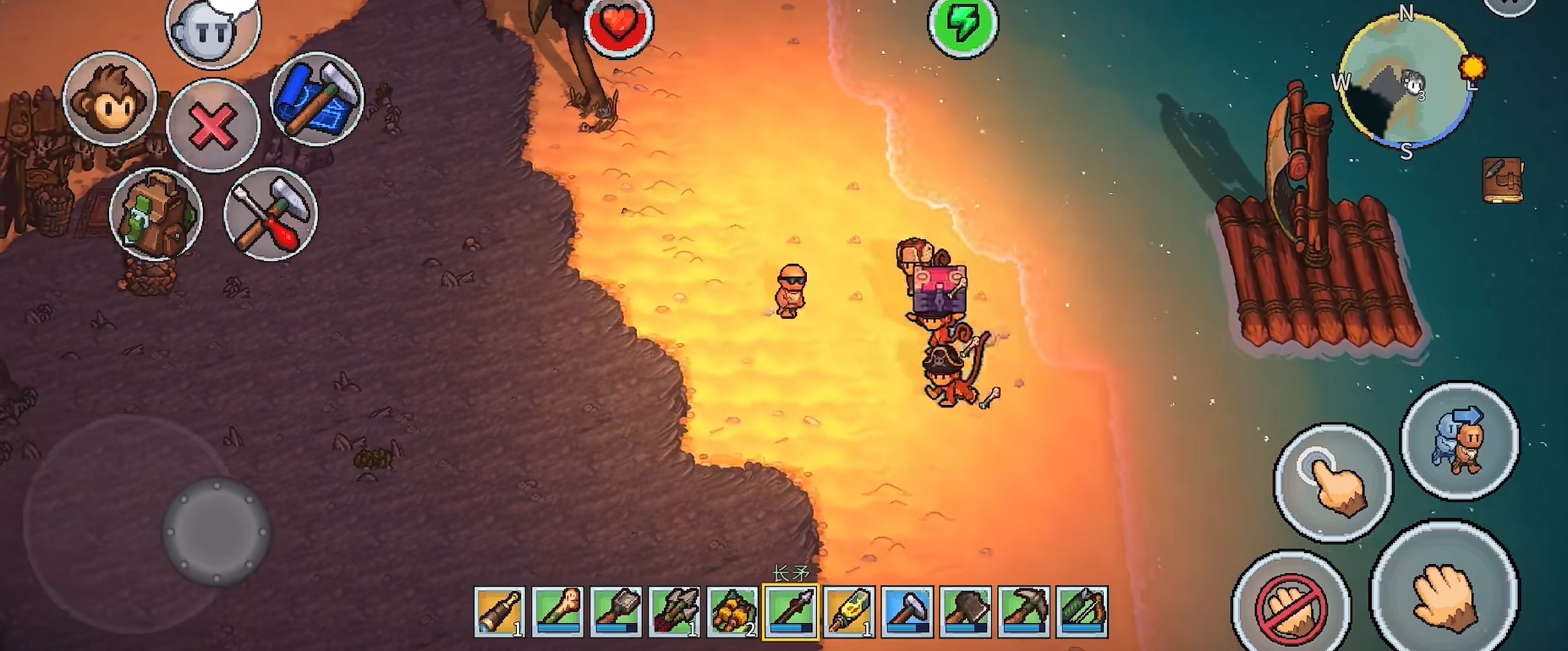This screenshot has height=651, width=1568.
Task: Select the arrows bundle hotbar slot
Action: pyautogui.click(x=675, y=611)
